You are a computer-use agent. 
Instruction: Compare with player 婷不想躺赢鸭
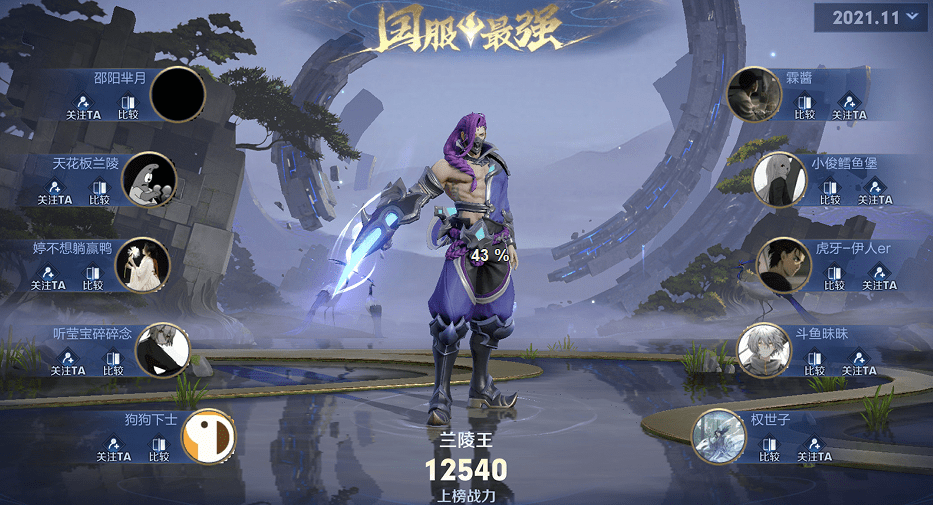pyautogui.click(x=92, y=278)
